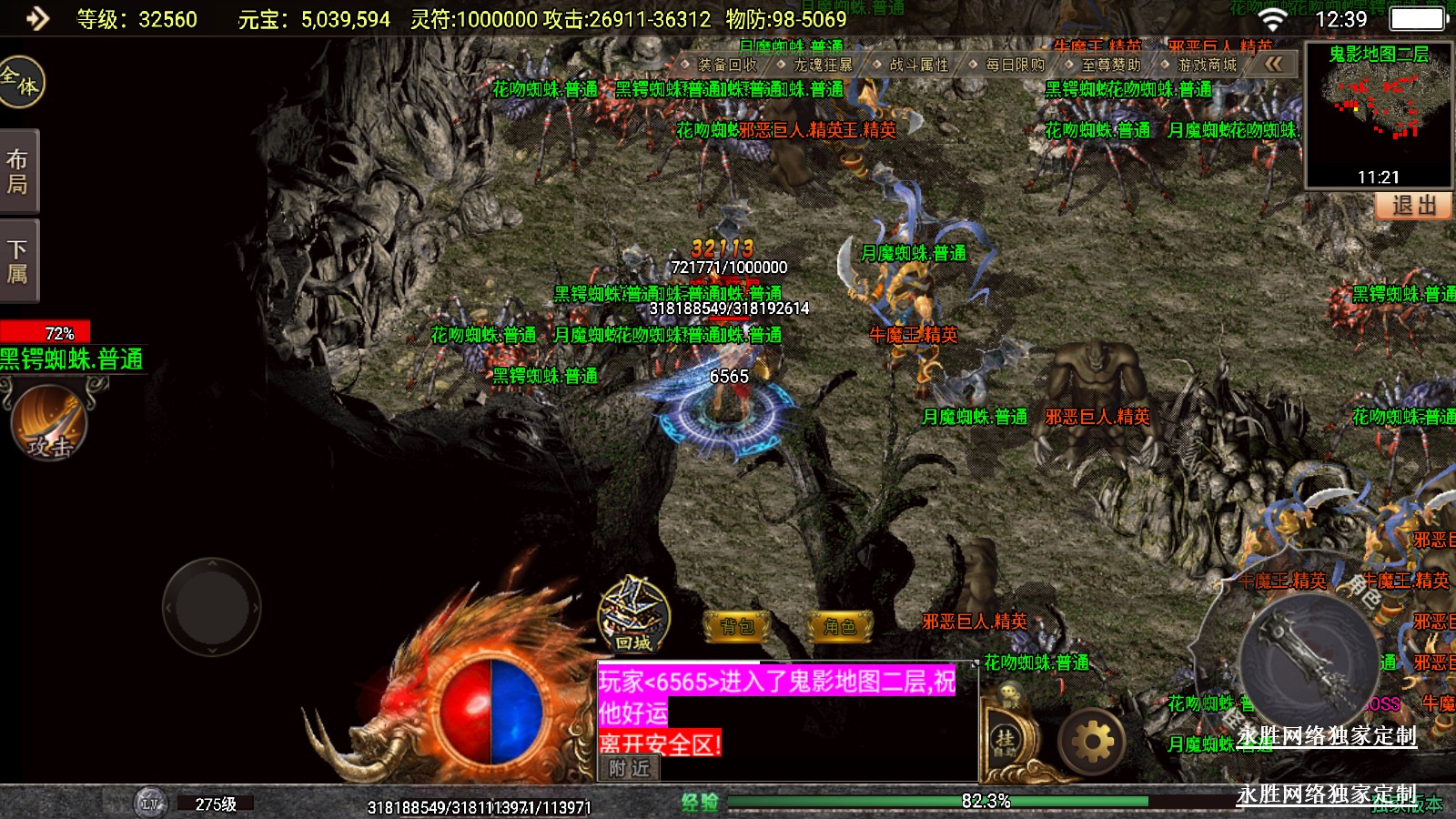
Task: Switch target mode with the 全体 button
Action: tap(20, 82)
